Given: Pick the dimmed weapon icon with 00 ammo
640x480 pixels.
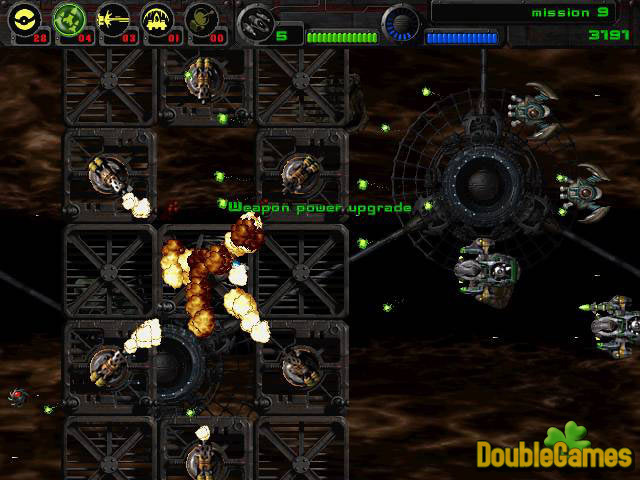Looking at the screenshot, I should [x=204, y=20].
